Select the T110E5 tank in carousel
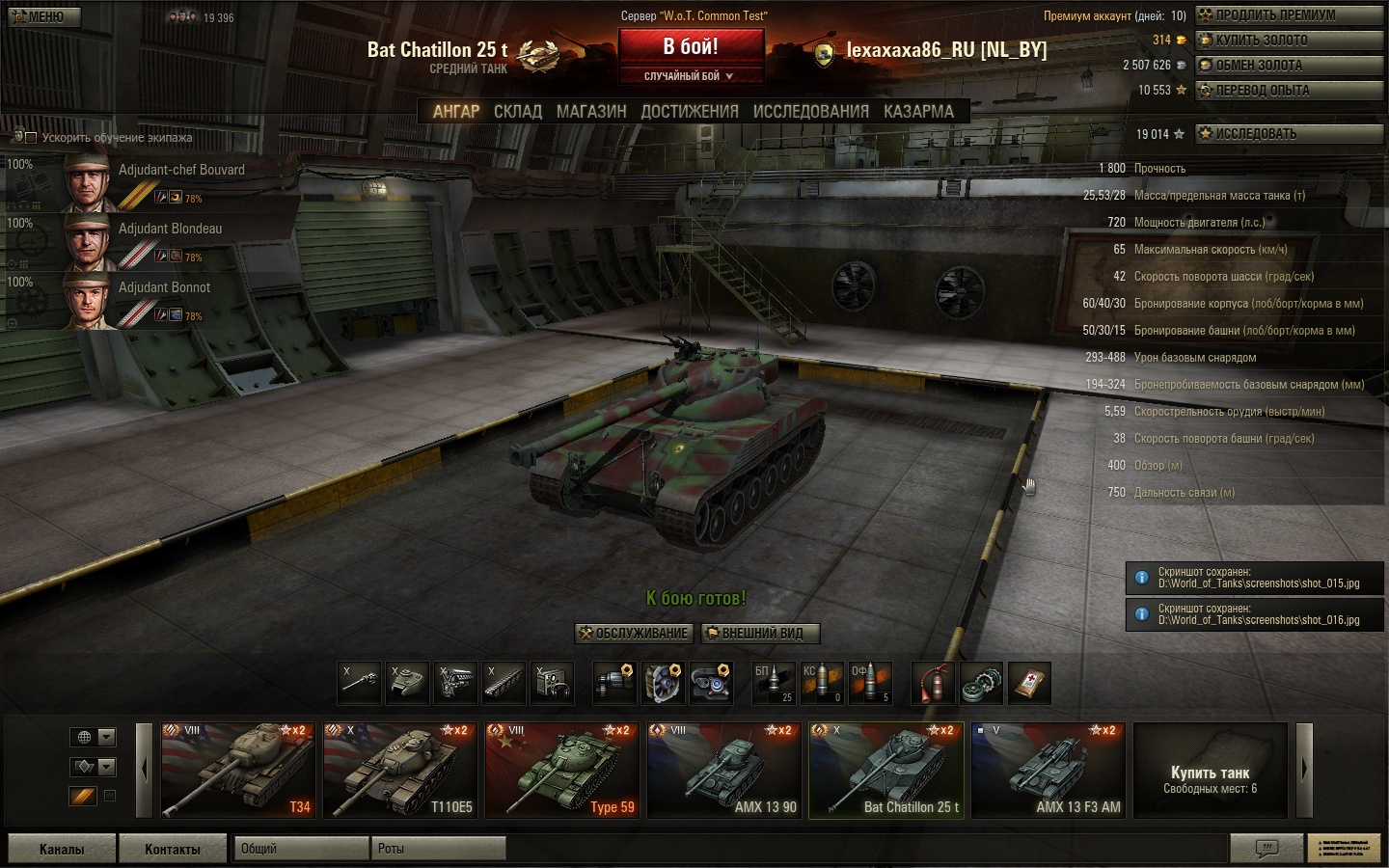 pyautogui.click(x=400, y=771)
